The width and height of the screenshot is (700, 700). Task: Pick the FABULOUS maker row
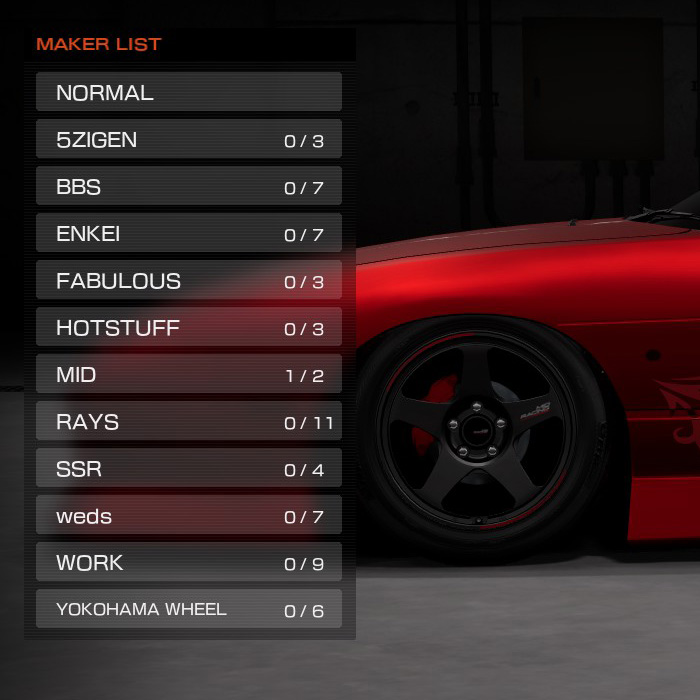click(x=188, y=280)
